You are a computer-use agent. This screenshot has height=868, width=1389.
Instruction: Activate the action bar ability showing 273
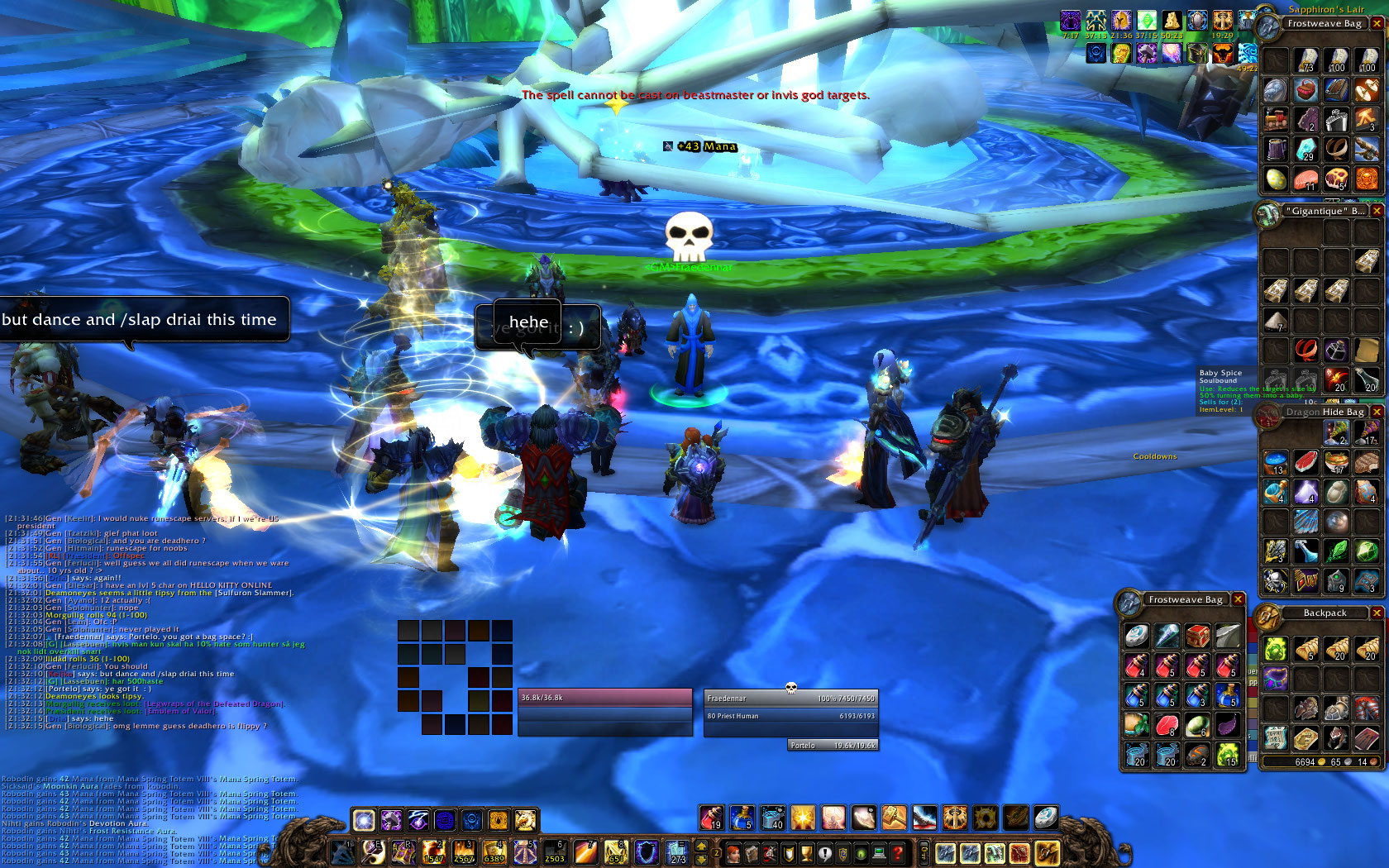point(677,851)
